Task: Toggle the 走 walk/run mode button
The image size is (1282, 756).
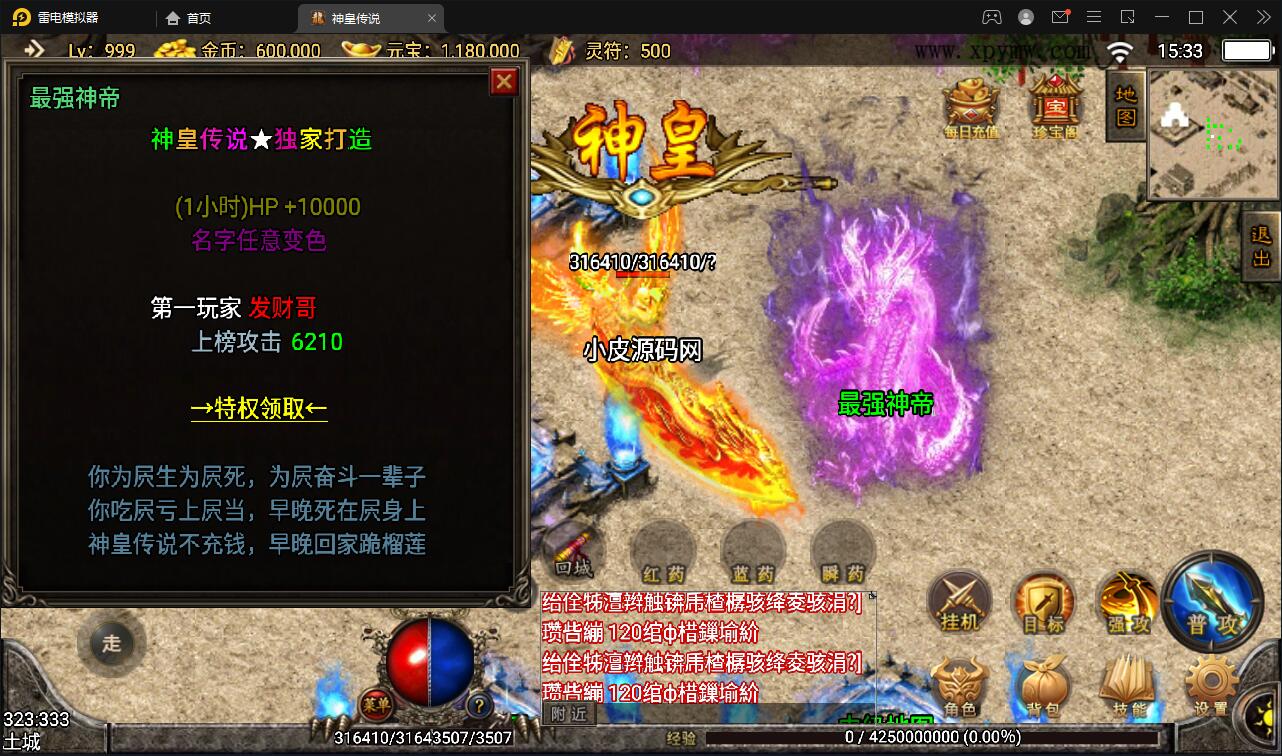Action: 112,643
